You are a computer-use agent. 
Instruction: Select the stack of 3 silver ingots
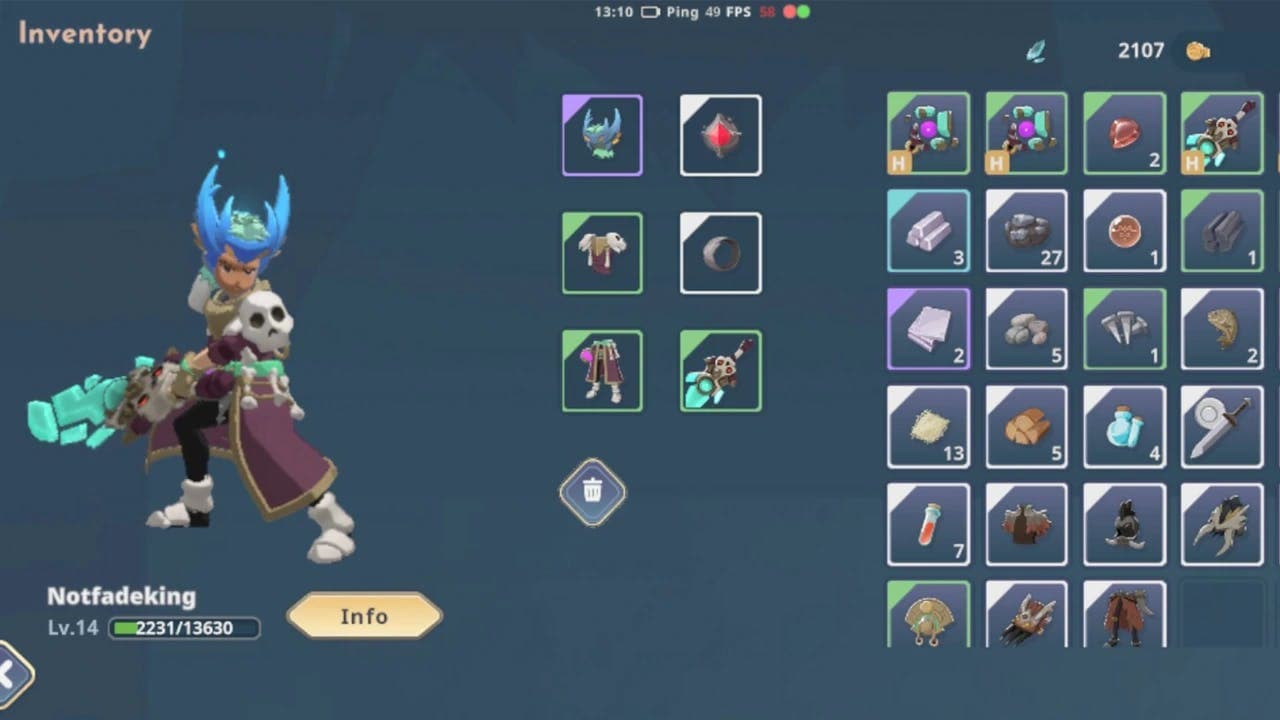(928, 231)
